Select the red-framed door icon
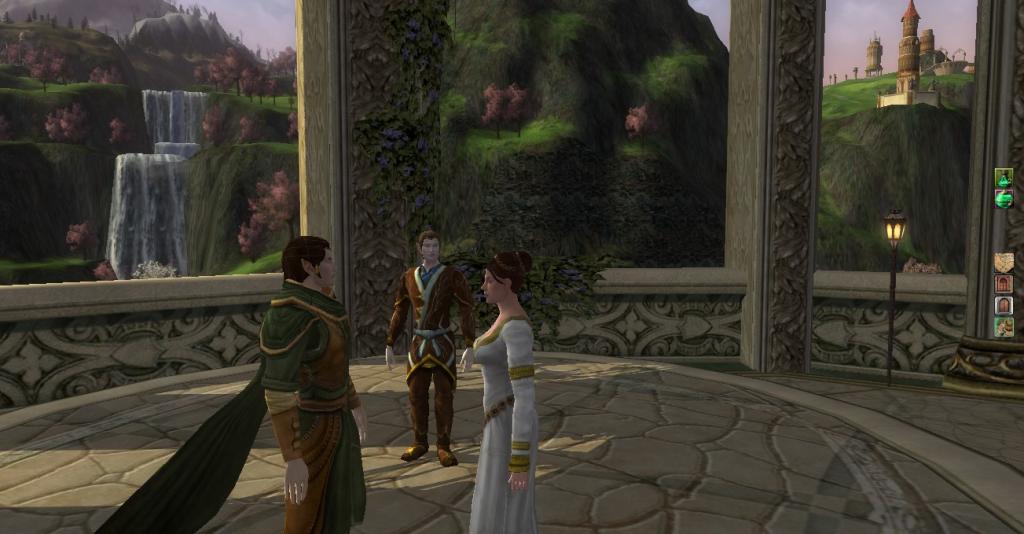 pos(1004,284)
